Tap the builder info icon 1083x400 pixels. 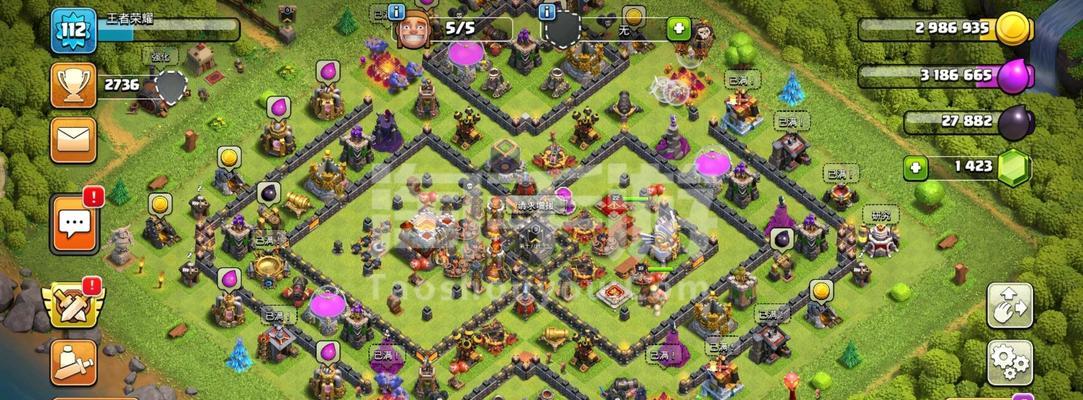pos(399,13)
